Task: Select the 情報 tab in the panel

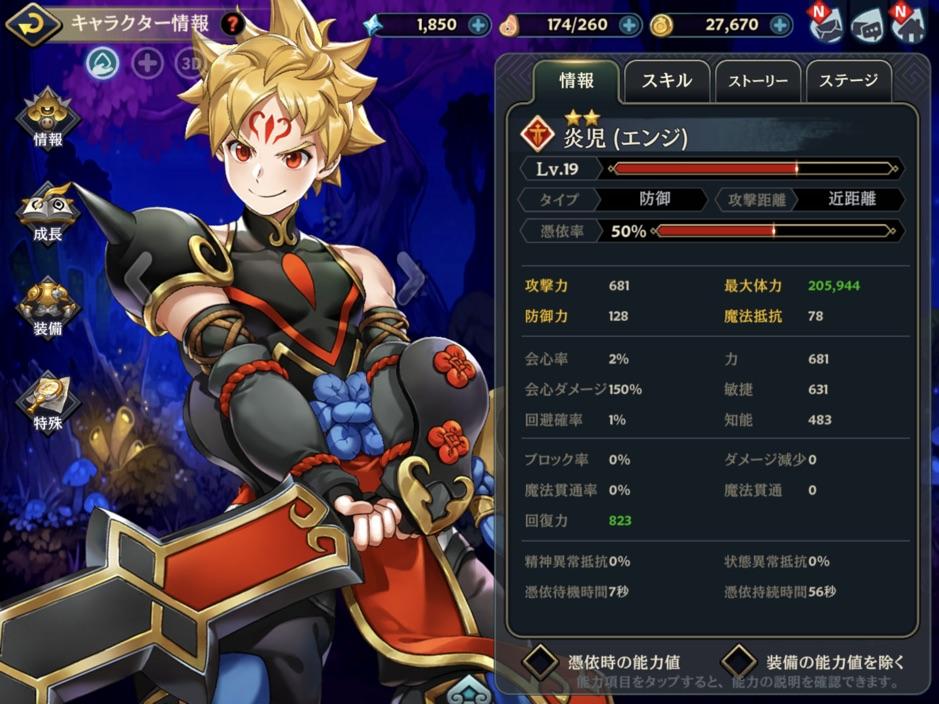Action: click(x=576, y=81)
